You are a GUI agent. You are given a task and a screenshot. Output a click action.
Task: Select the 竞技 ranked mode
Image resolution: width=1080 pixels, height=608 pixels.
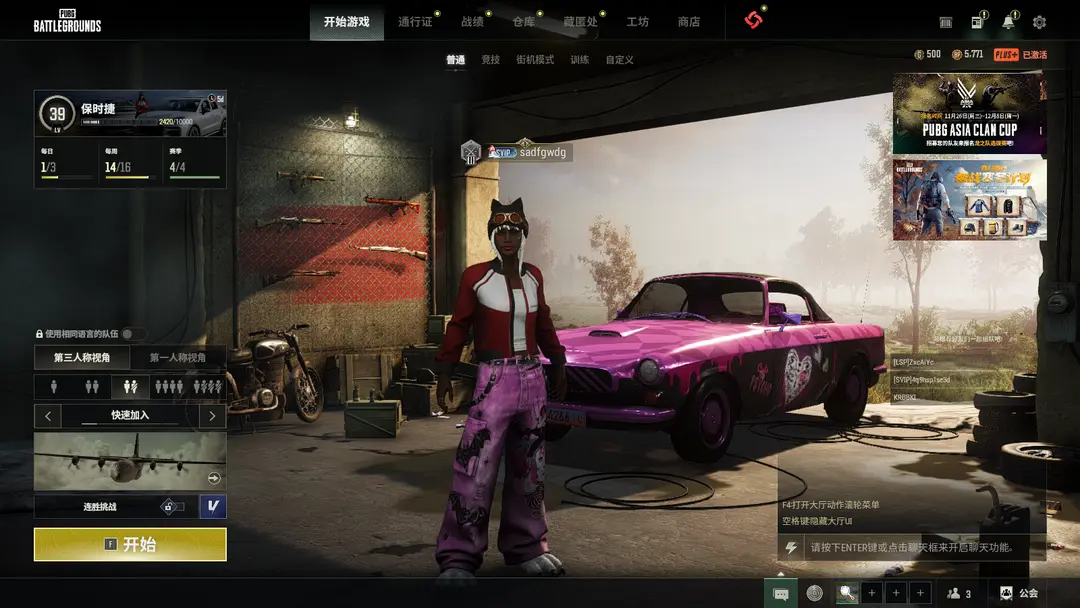[x=490, y=60]
